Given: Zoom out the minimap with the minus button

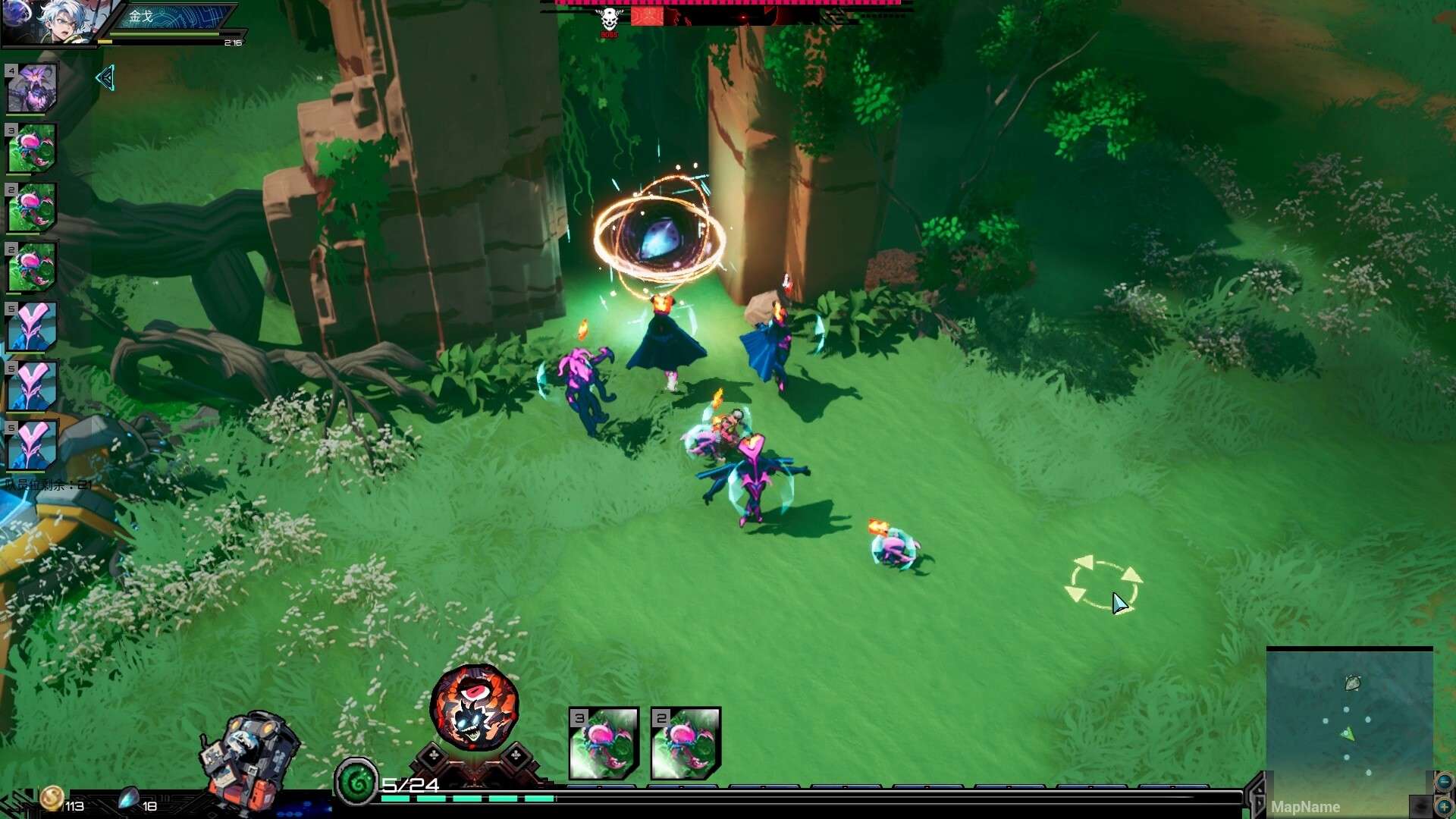Looking at the screenshot, I should (1443, 782).
